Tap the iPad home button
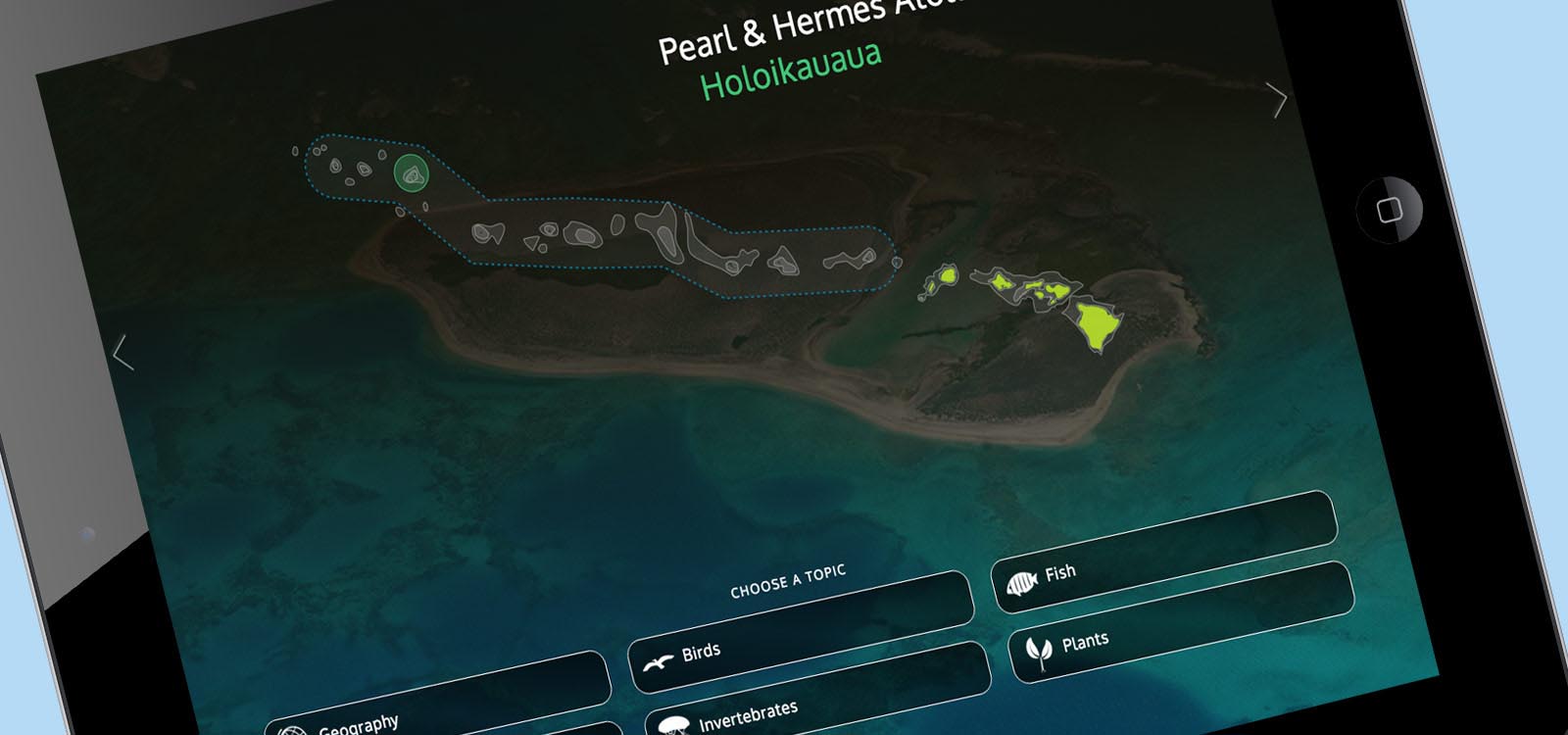This screenshot has width=1568, height=735. point(1389,209)
